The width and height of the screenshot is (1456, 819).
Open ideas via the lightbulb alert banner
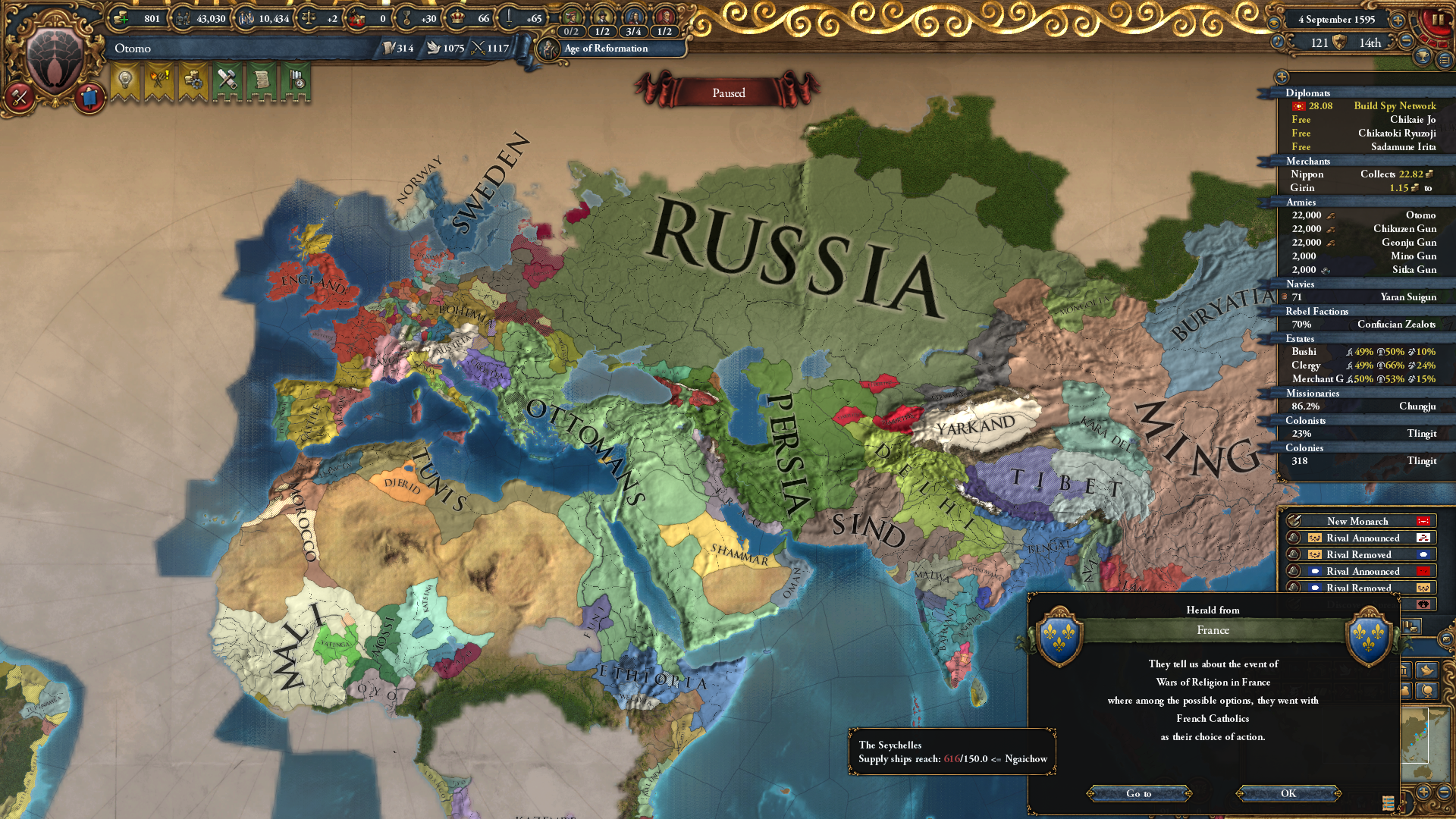tap(126, 80)
